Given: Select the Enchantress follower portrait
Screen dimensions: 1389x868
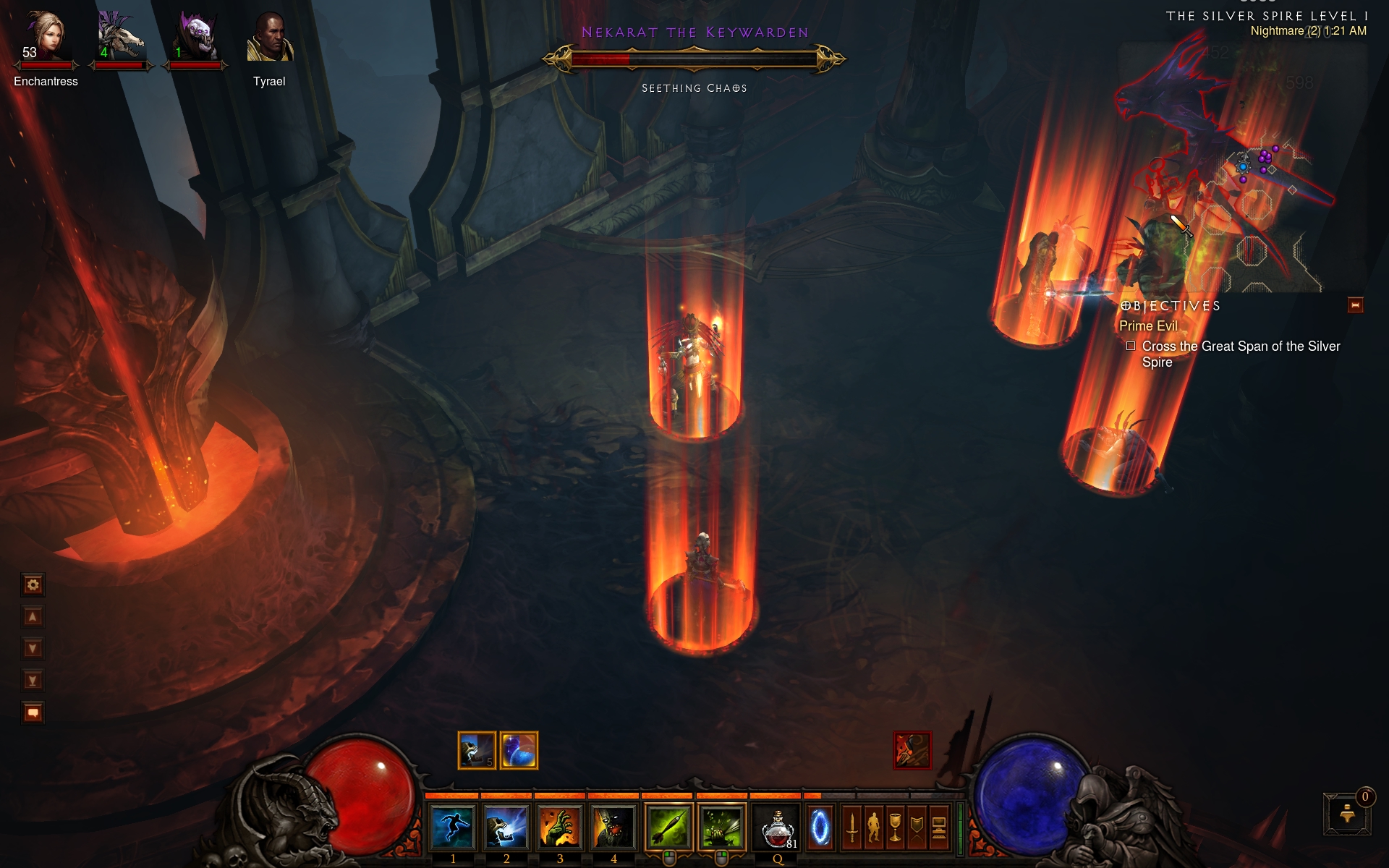Looking at the screenshot, I should pos(45,36).
